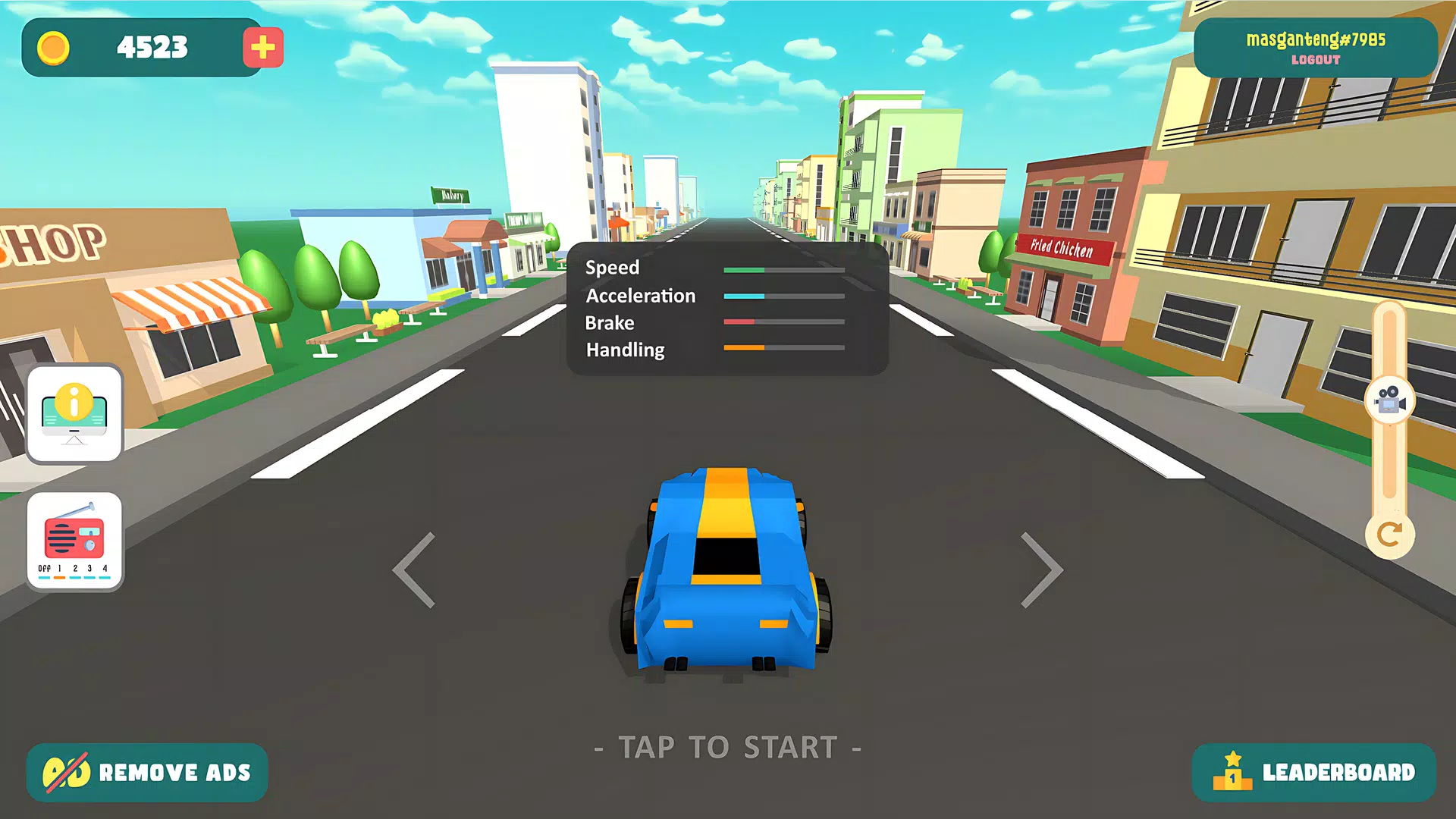The height and width of the screenshot is (819, 1456).
Task: Open the Remove Ads purchase
Action: point(147,773)
